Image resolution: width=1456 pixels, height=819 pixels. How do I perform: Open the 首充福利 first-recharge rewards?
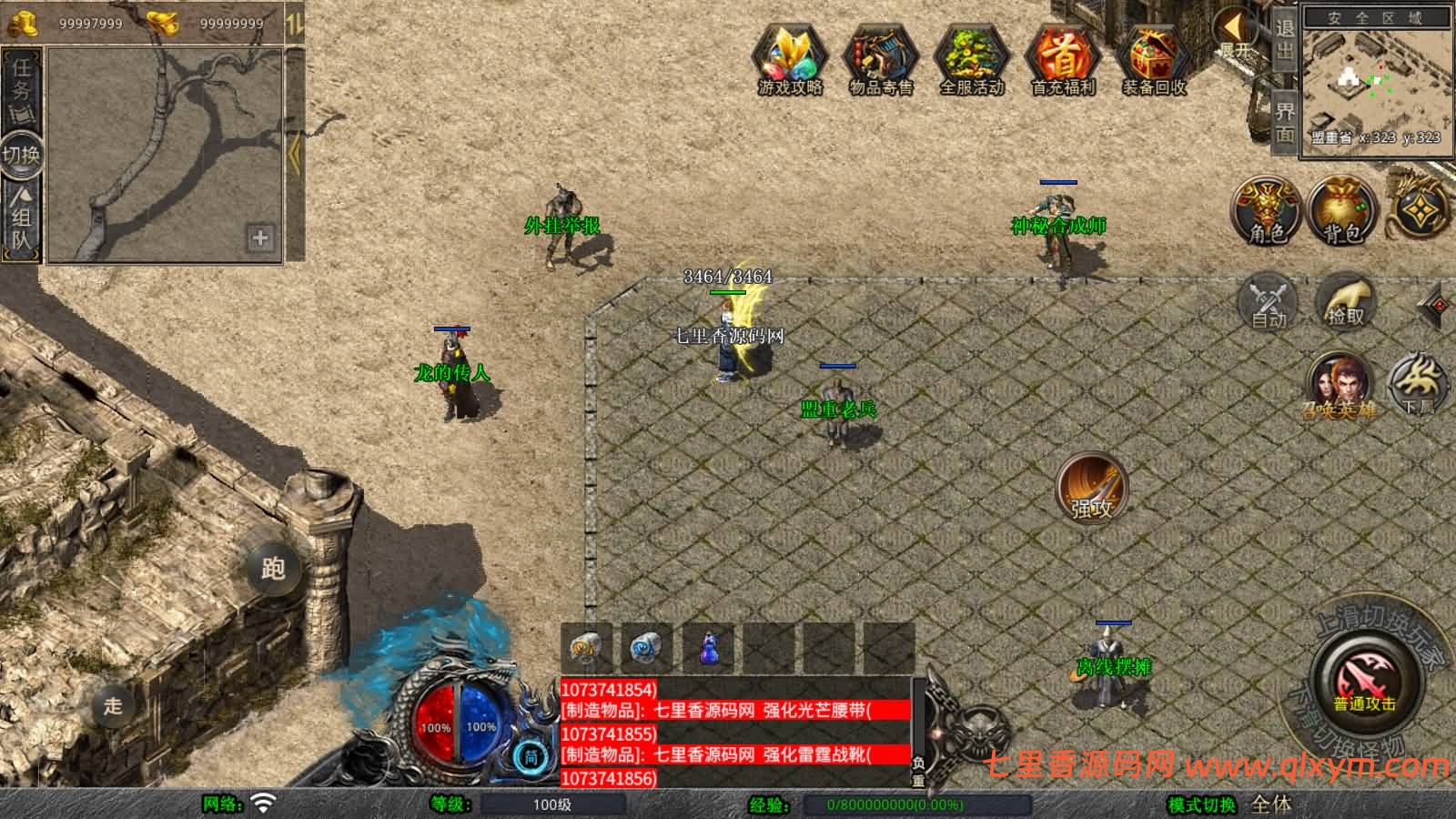[1062, 56]
